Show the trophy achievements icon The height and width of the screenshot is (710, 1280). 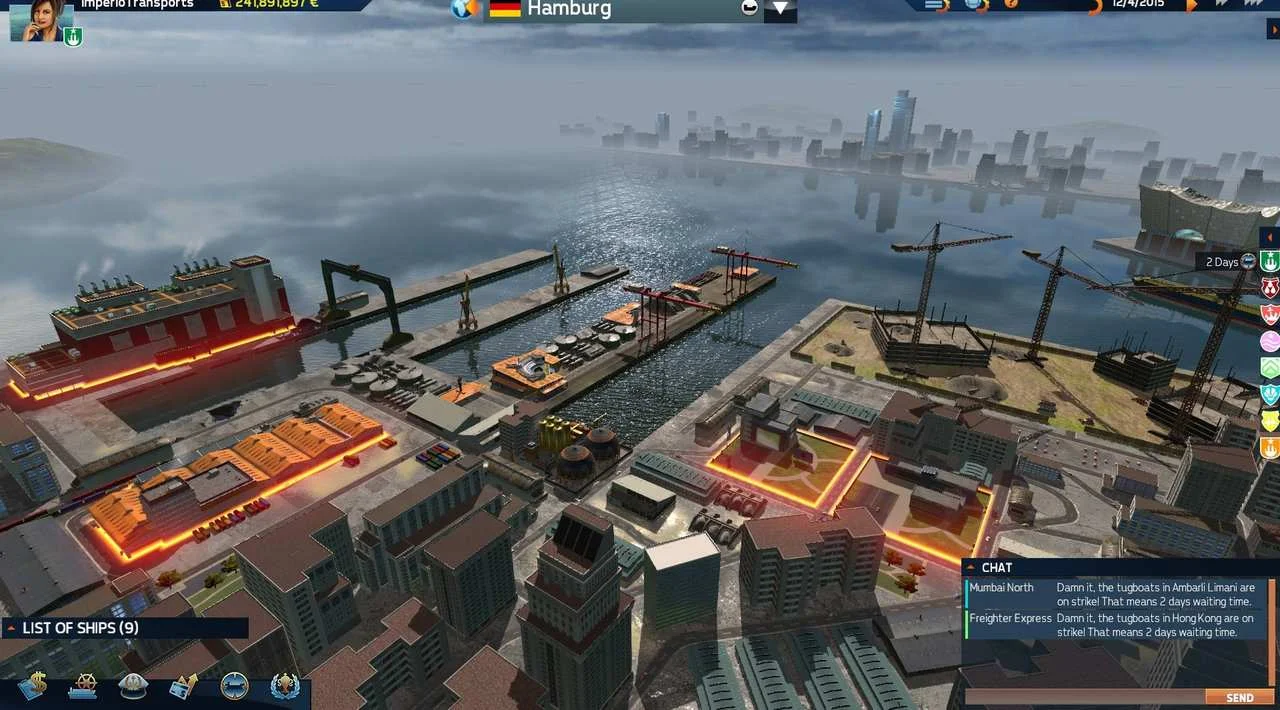(284, 687)
